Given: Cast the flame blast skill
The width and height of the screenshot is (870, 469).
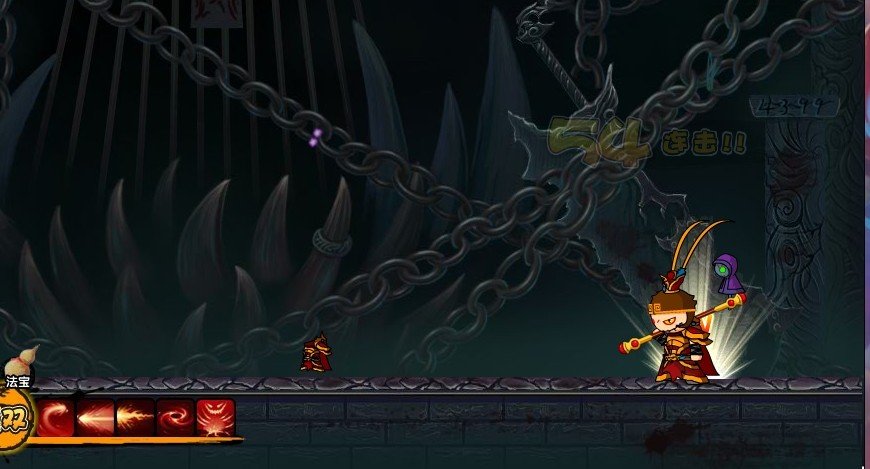Looking at the screenshot, I should coord(136,416).
